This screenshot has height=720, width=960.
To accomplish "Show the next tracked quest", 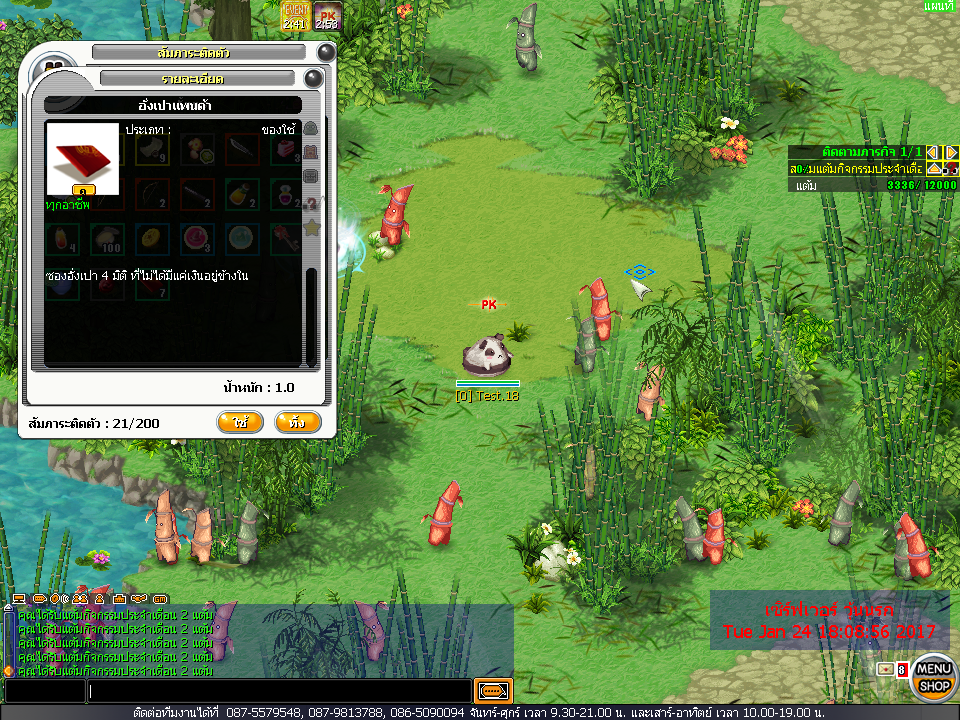I will pos(951,152).
